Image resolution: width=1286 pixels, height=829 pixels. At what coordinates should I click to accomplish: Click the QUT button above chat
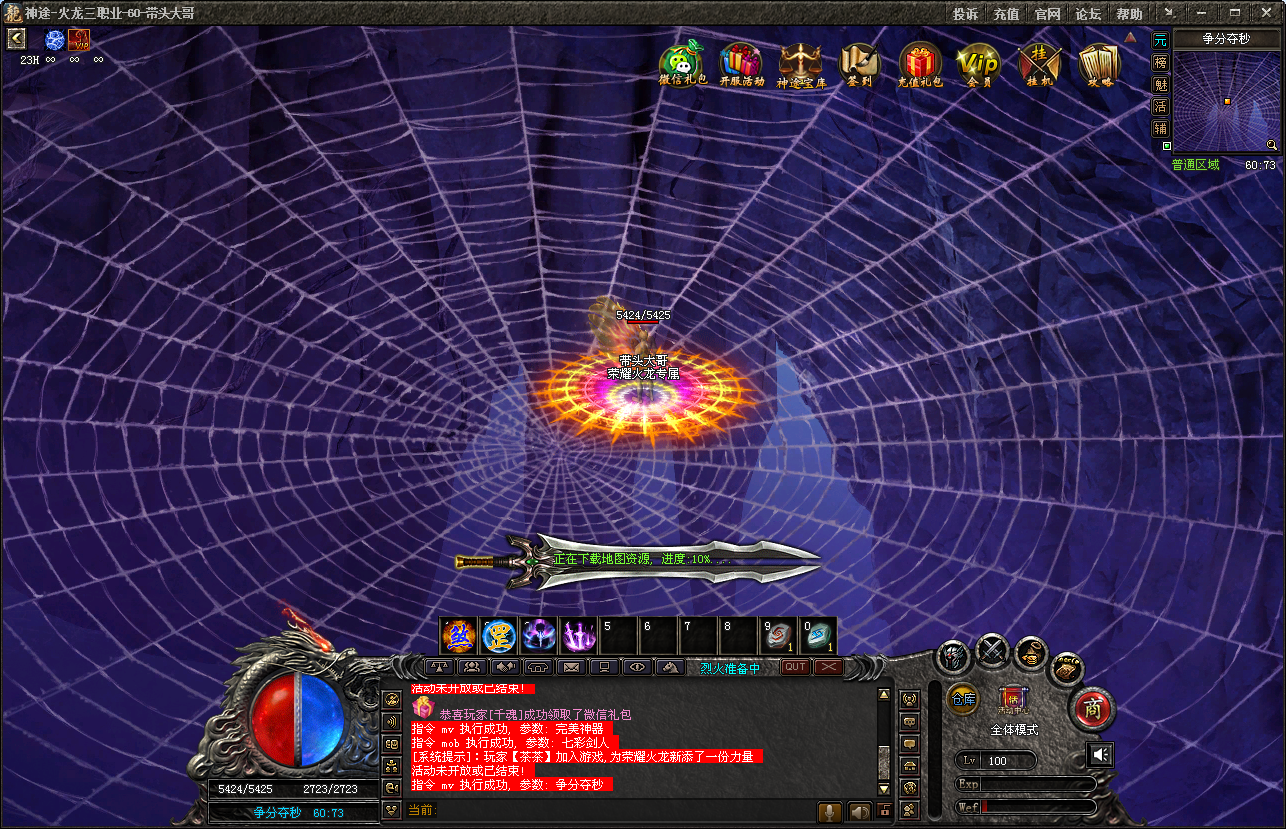[x=795, y=667]
